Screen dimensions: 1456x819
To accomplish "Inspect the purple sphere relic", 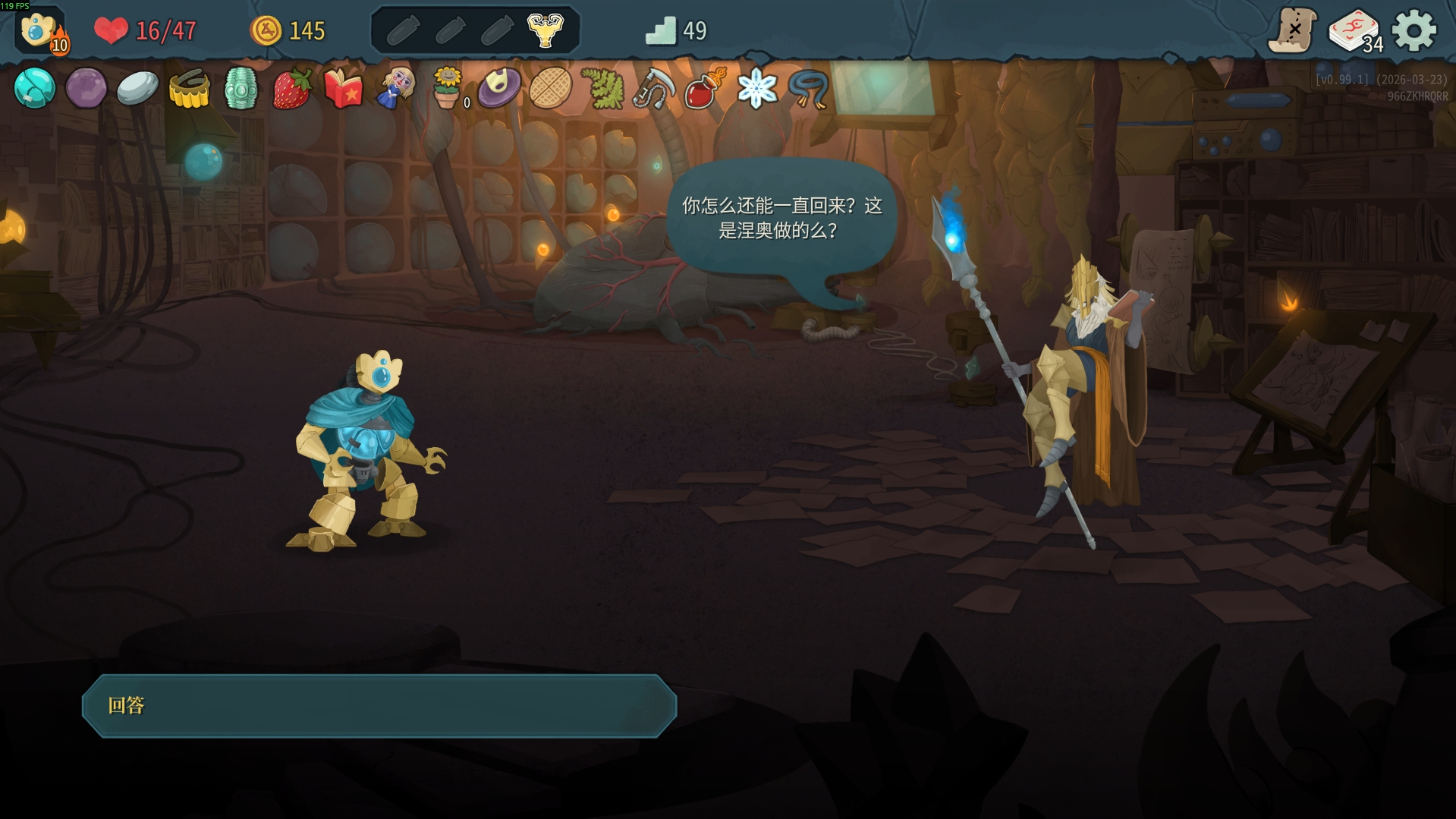I will (86, 88).
